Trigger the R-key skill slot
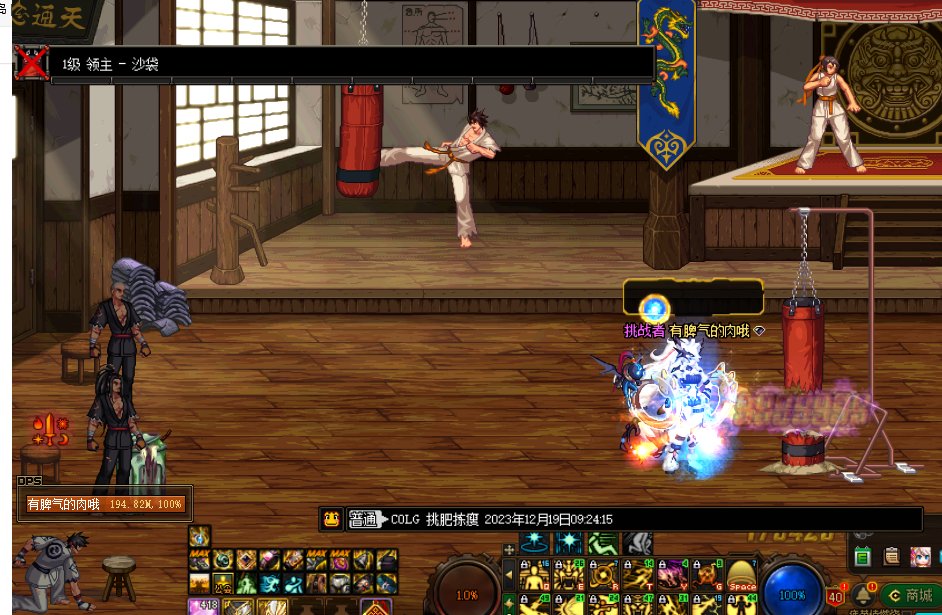942x615 pixels. (x=603, y=575)
